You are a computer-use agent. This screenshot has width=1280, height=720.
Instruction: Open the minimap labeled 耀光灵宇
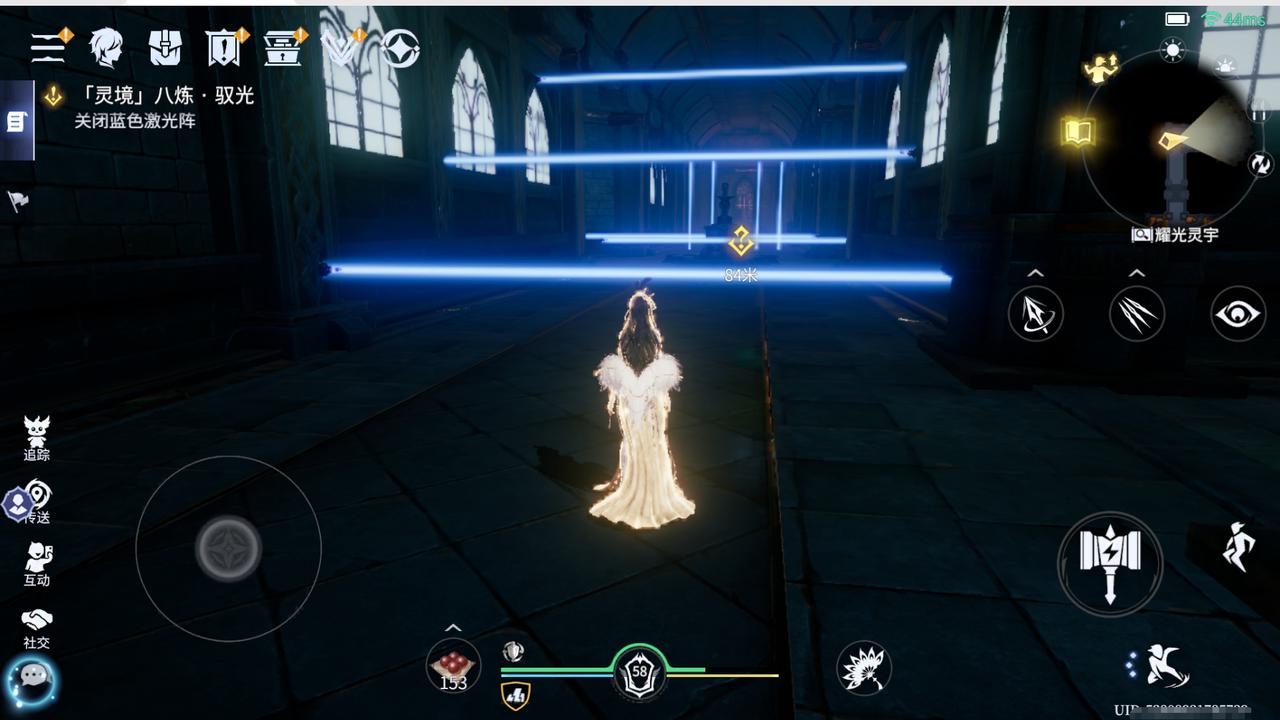click(x=1172, y=145)
